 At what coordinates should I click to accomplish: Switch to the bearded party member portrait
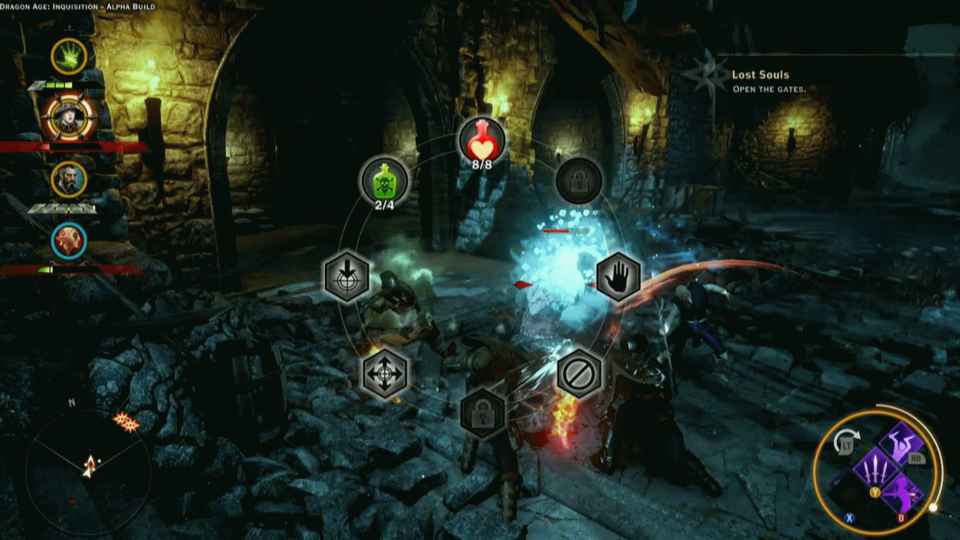(69, 180)
